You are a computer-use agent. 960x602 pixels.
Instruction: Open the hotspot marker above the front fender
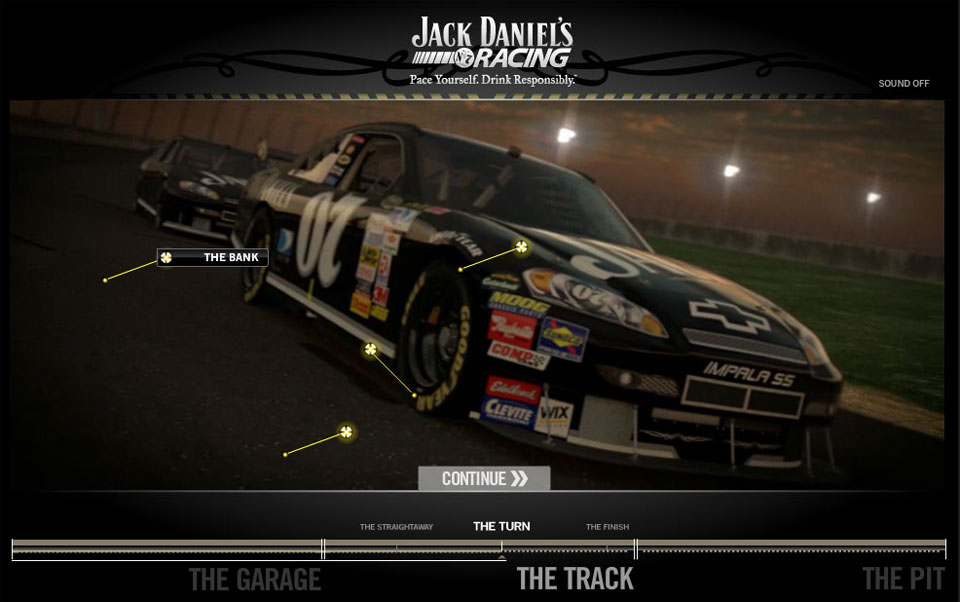pos(521,246)
